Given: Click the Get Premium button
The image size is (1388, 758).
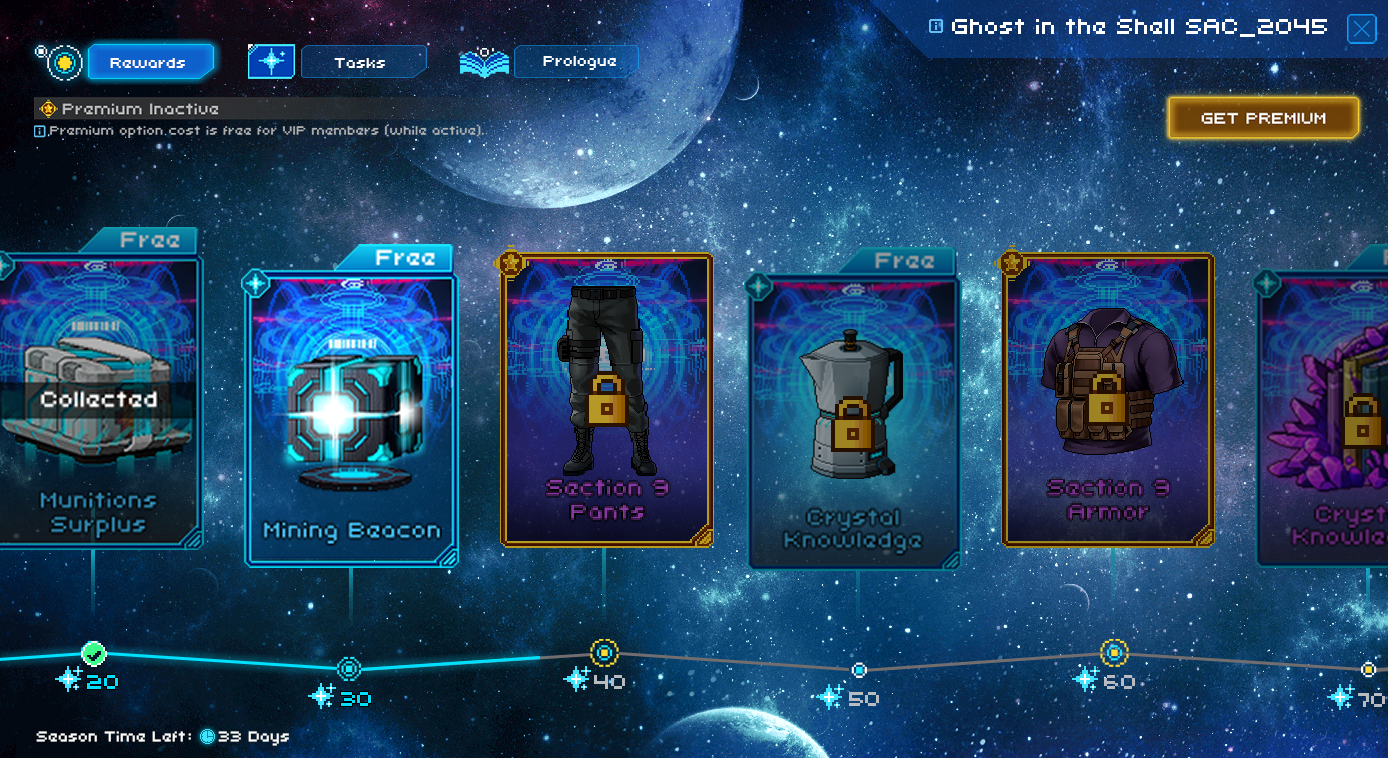Looking at the screenshot, I should click(1263, 118).
